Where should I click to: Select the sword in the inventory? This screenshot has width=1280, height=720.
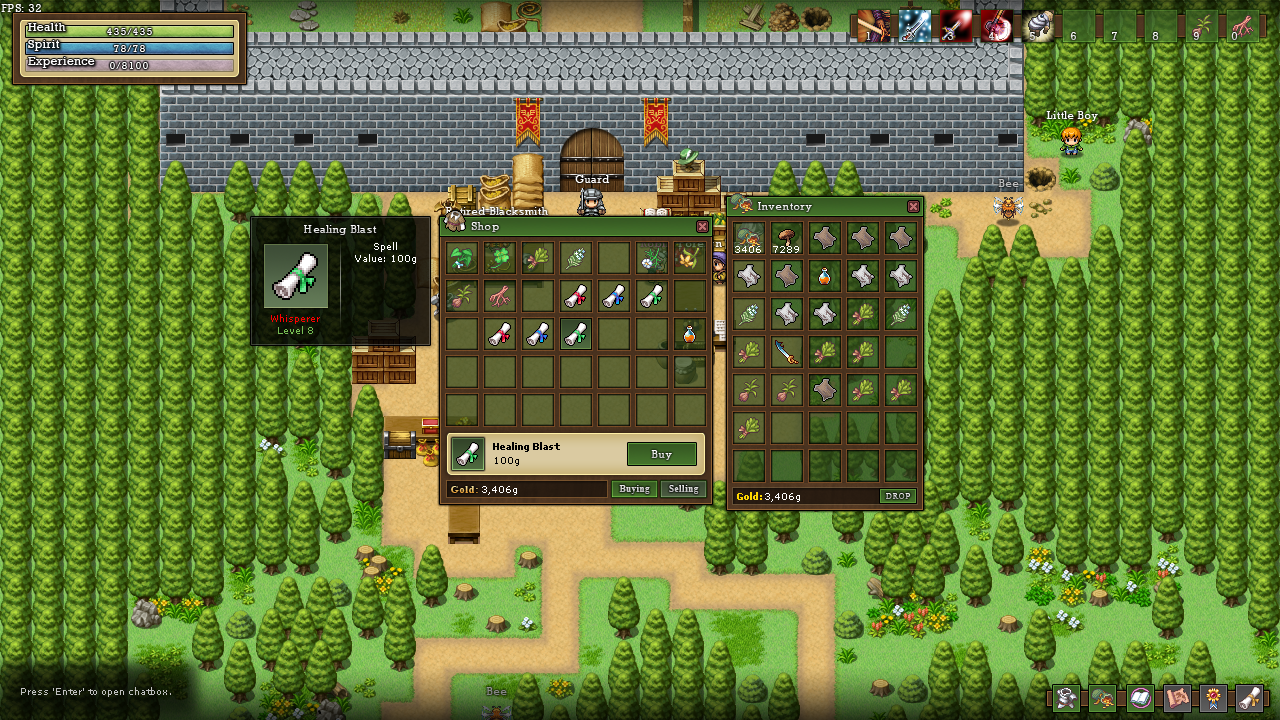(787, 352)
